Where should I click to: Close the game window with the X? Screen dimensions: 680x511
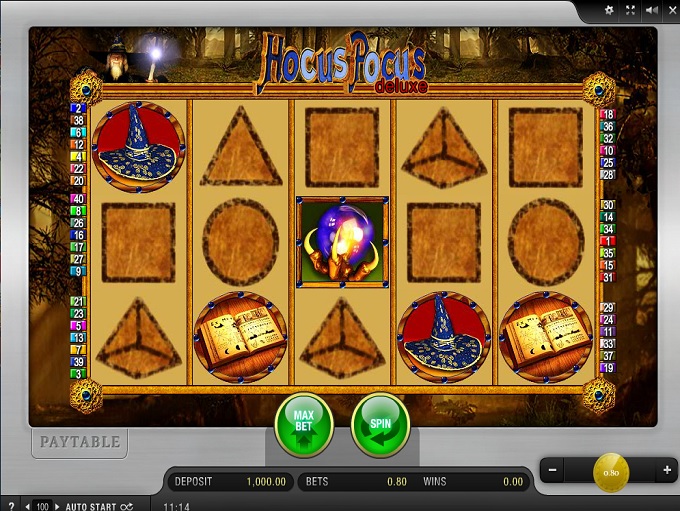(670, 10)
